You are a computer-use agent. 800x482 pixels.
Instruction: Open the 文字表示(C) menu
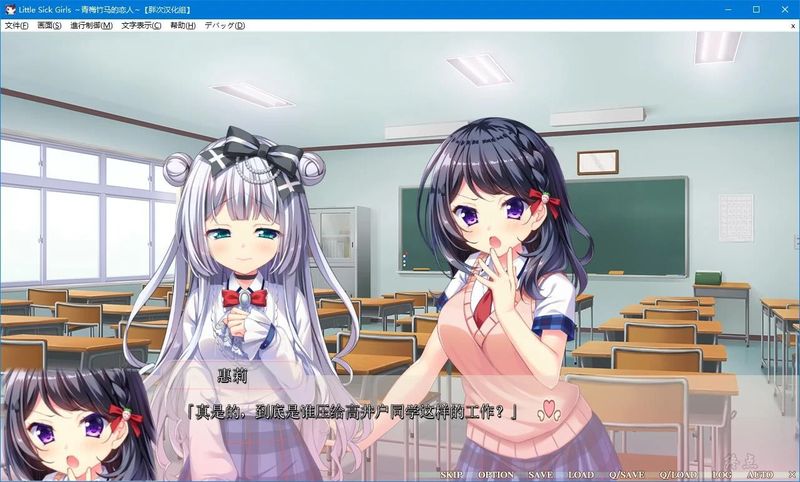[142, 25]
